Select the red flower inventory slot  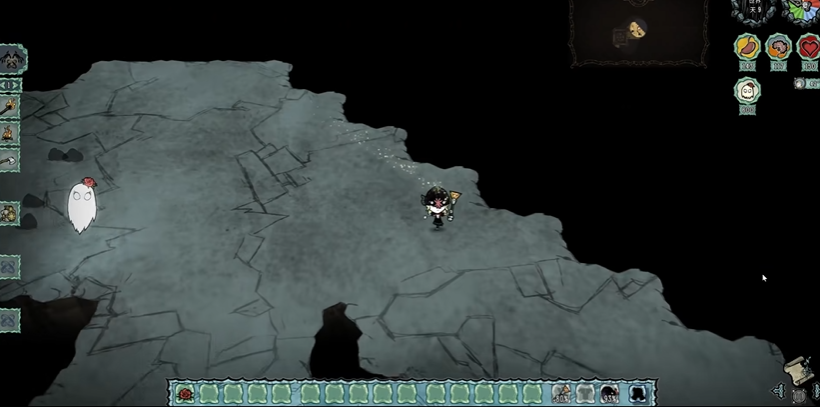[x=185, y=394]
